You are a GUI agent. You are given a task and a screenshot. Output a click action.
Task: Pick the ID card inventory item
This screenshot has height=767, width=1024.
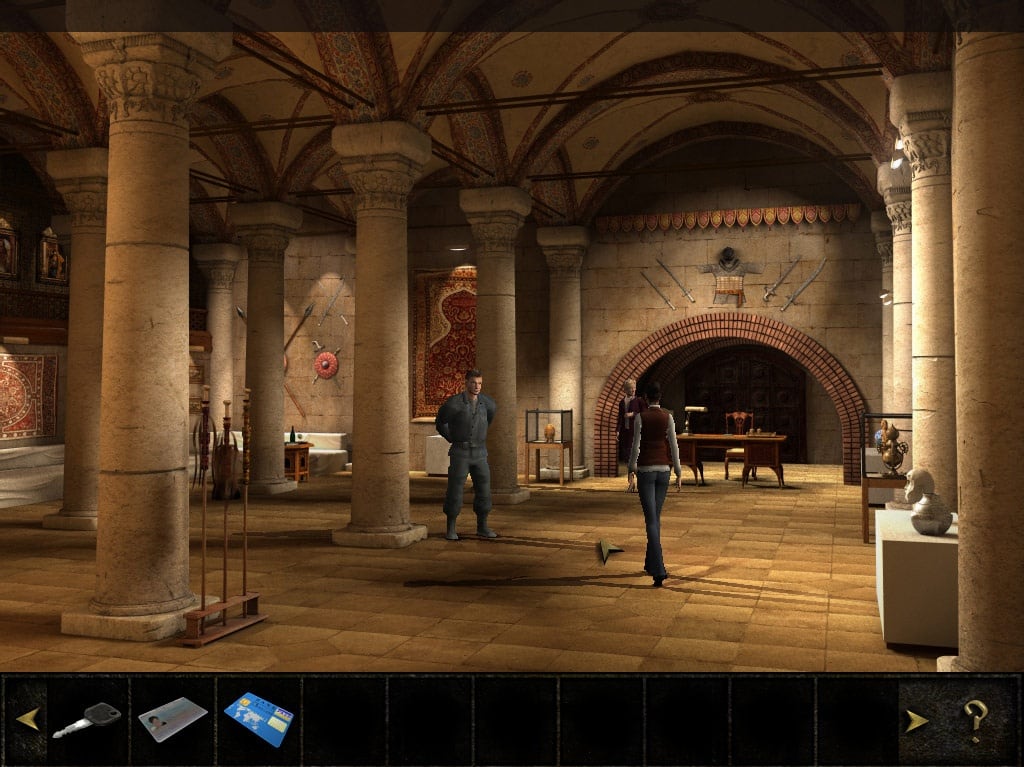(x=172, y=719)
